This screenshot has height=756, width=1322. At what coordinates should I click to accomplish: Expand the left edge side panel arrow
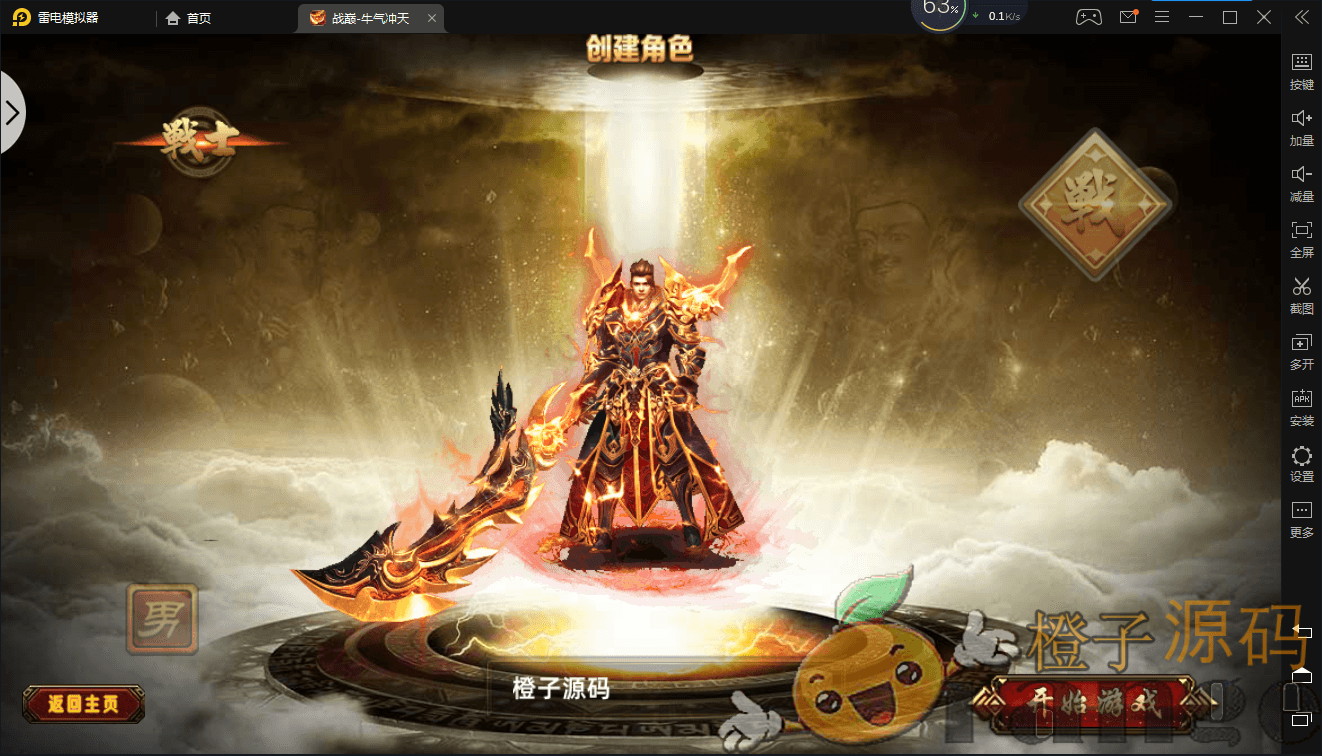pyautogui.click(x=13, y=112)
